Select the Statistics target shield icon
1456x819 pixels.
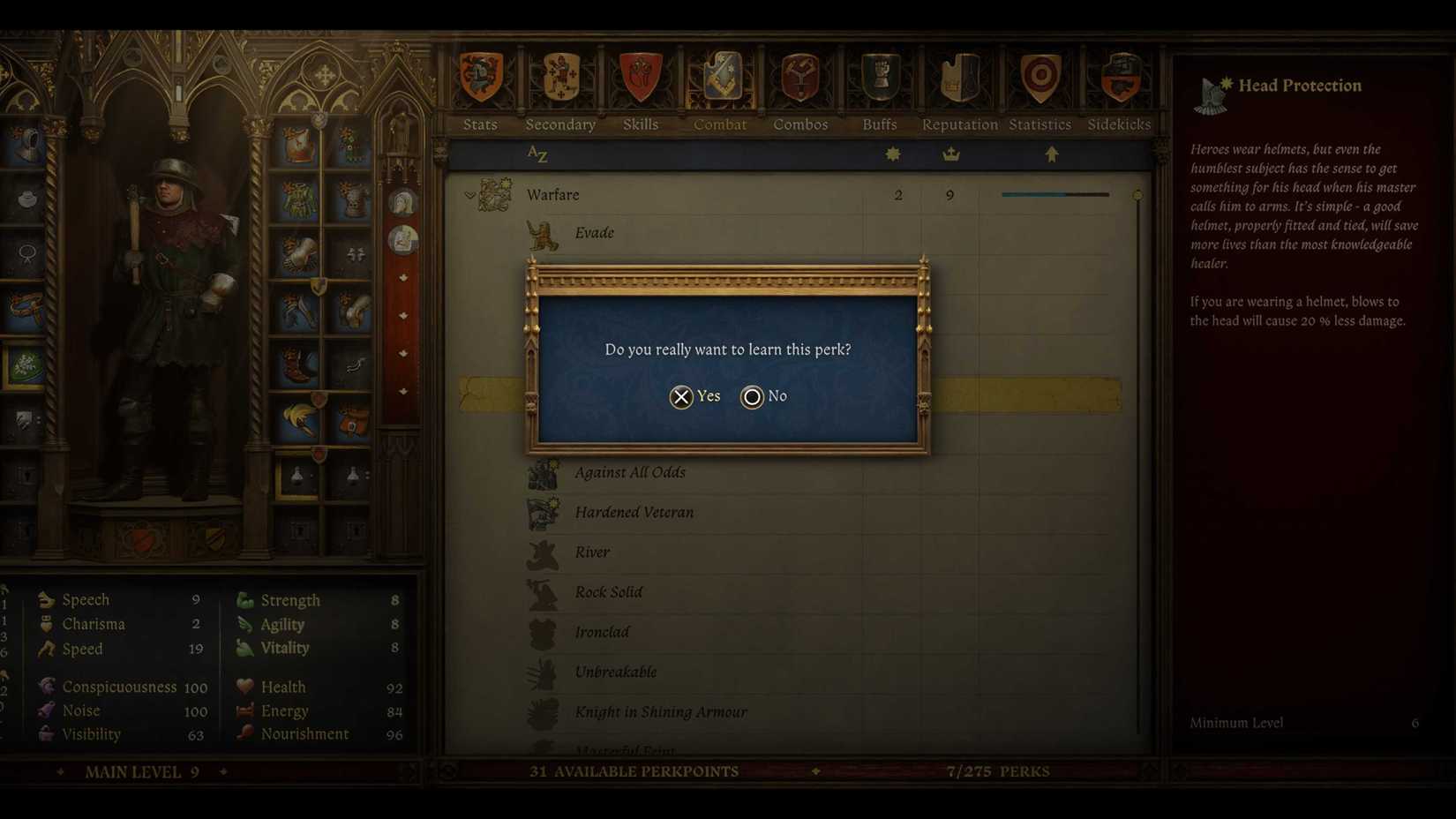(x=1038, y=78)
